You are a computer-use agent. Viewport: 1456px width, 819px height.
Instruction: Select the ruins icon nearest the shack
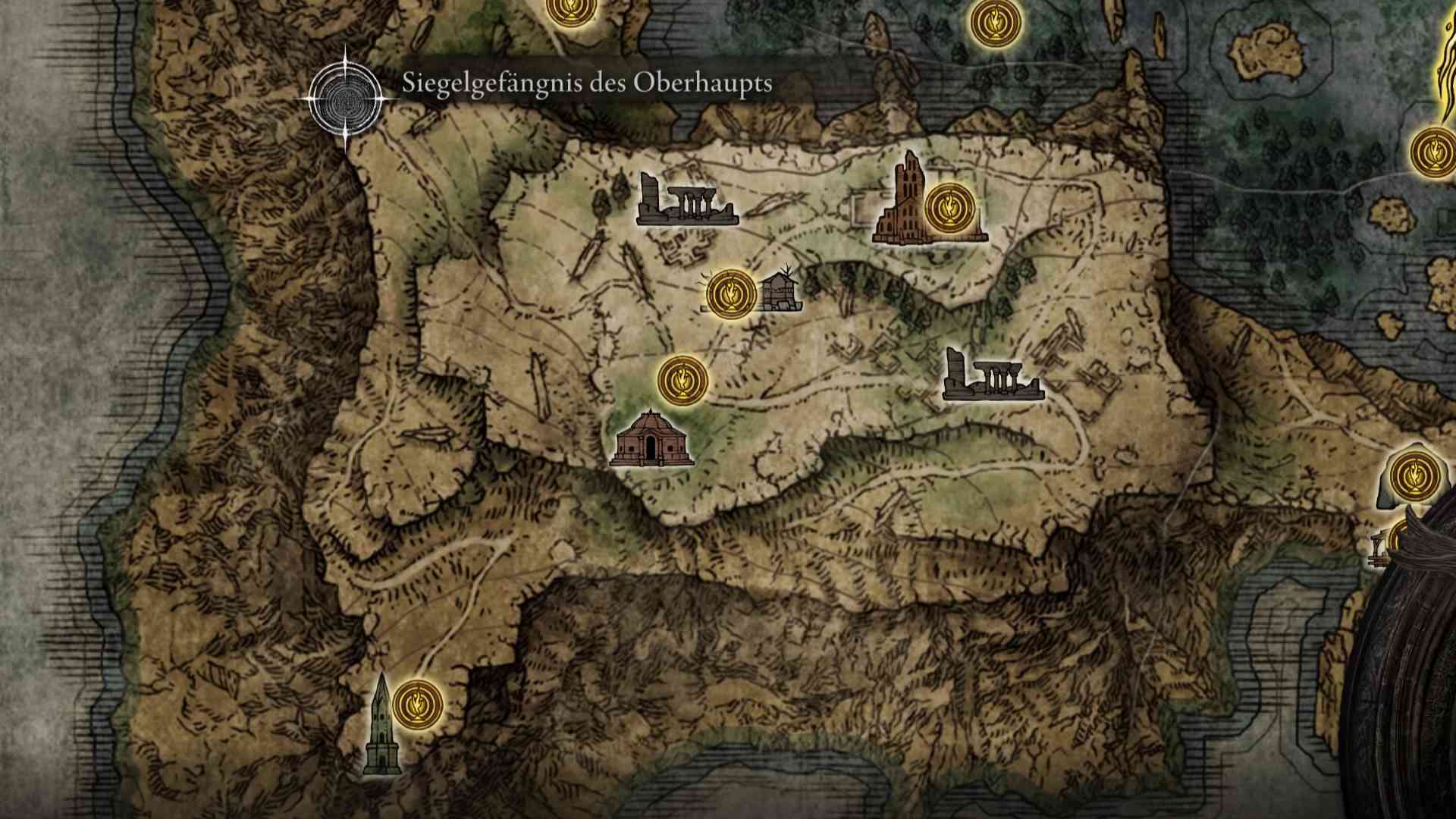click(686, 201)
